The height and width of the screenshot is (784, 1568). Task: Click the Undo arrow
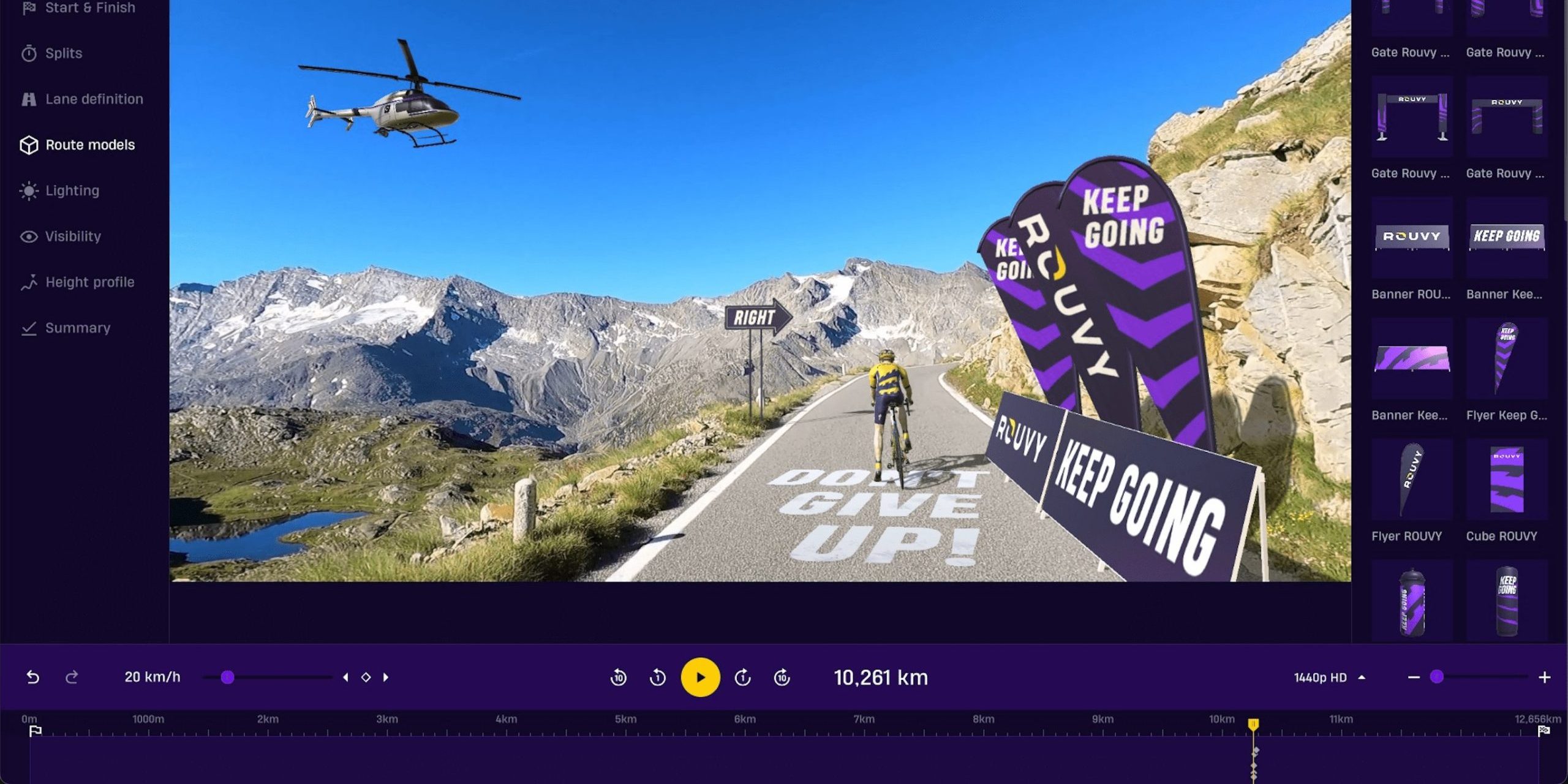(x=34, y=677)
